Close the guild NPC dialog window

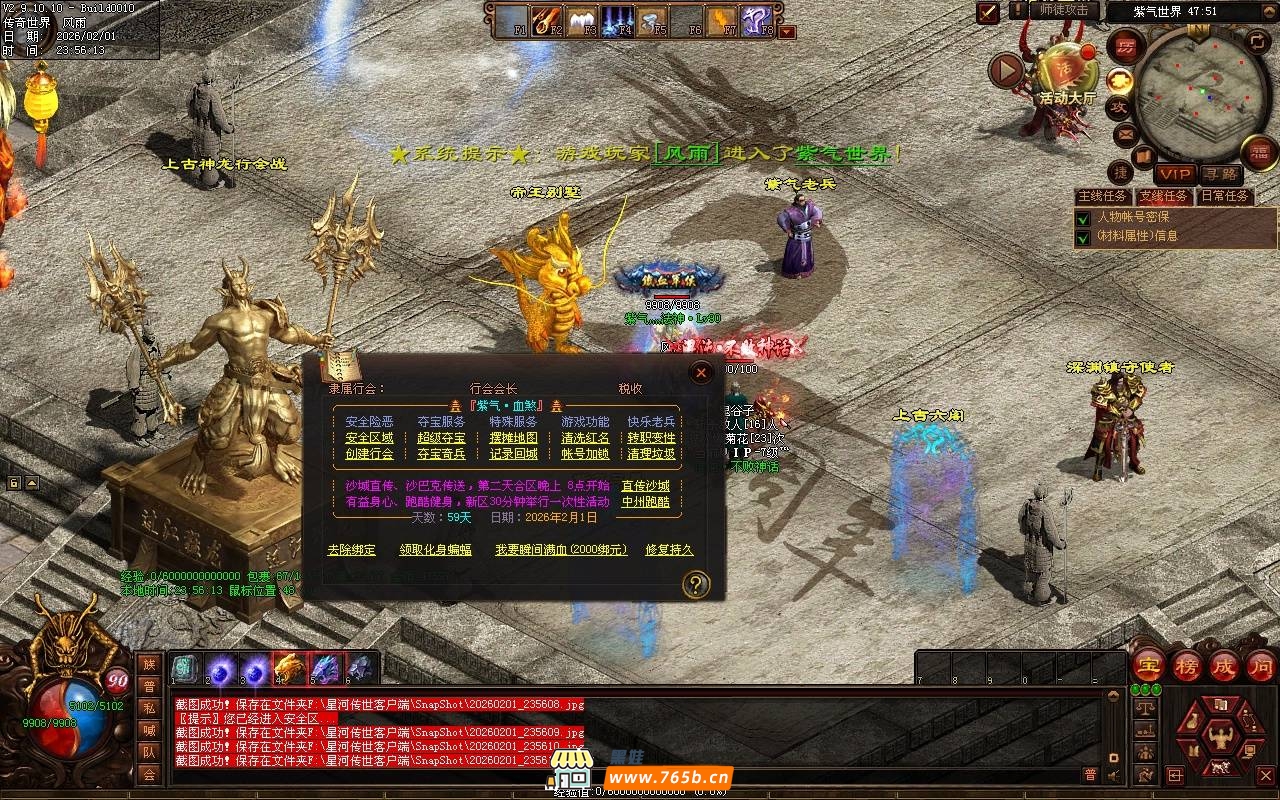(701, 373)
